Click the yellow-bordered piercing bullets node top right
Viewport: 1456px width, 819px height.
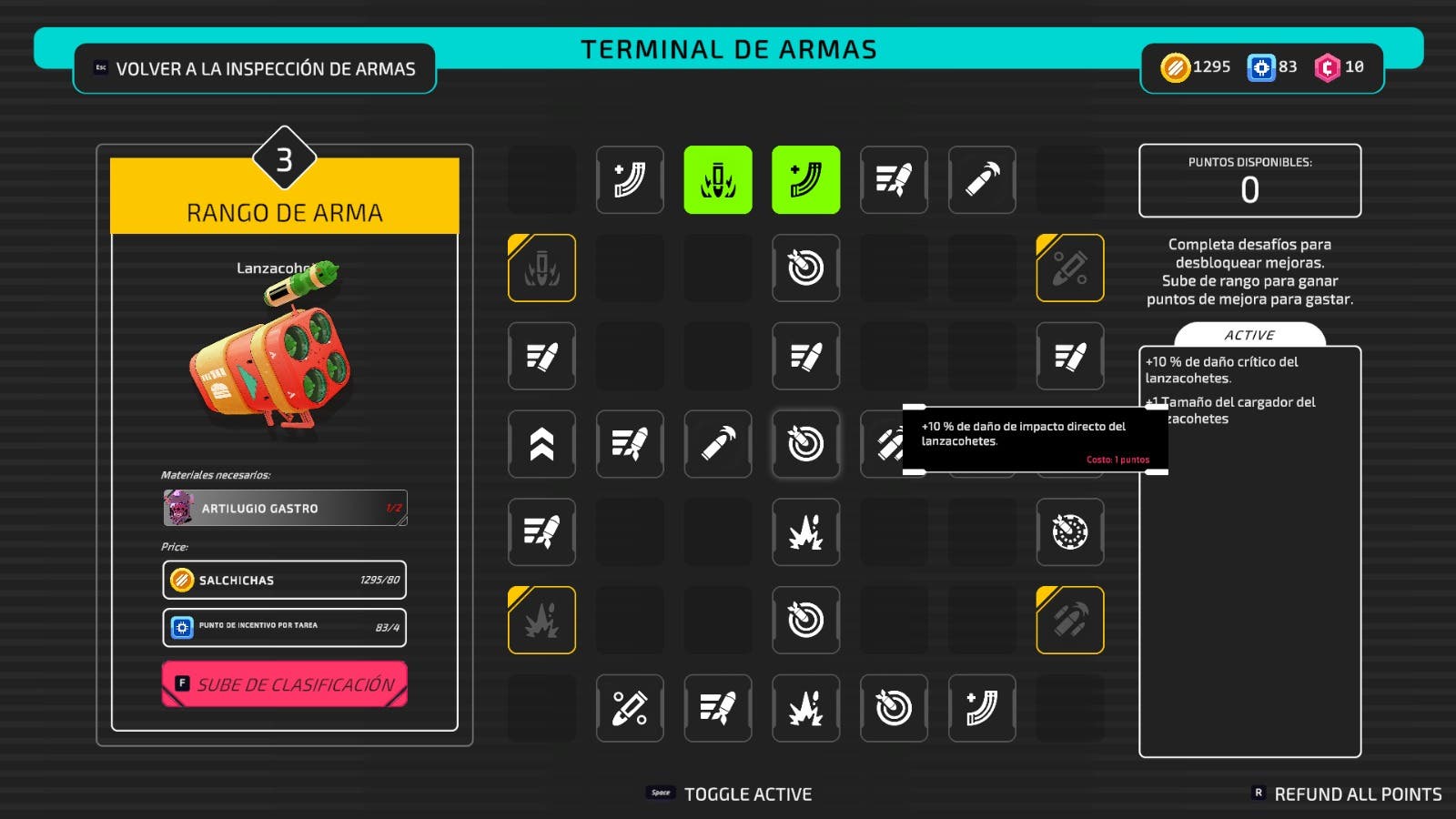click(x=1070, y=268)
